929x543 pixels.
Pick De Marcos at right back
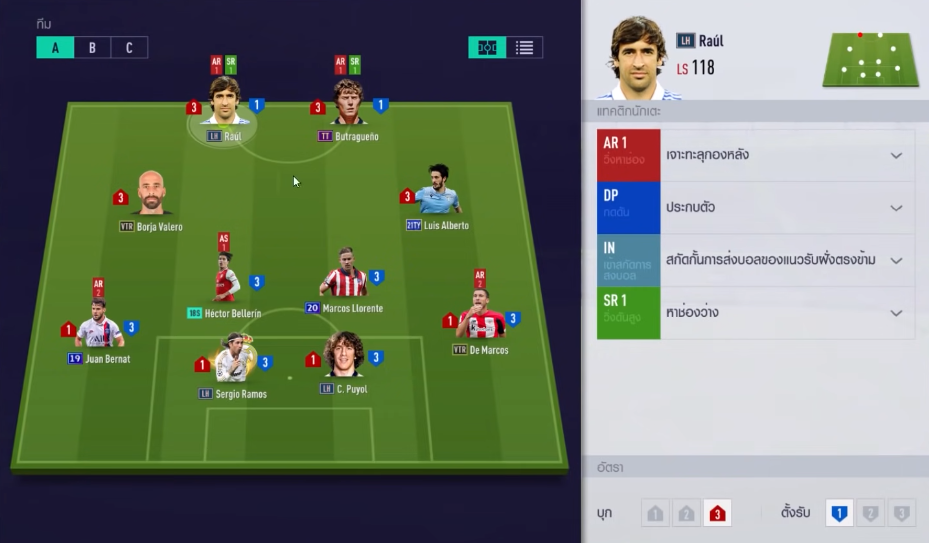pyautogui.click(x=480, y=318)
